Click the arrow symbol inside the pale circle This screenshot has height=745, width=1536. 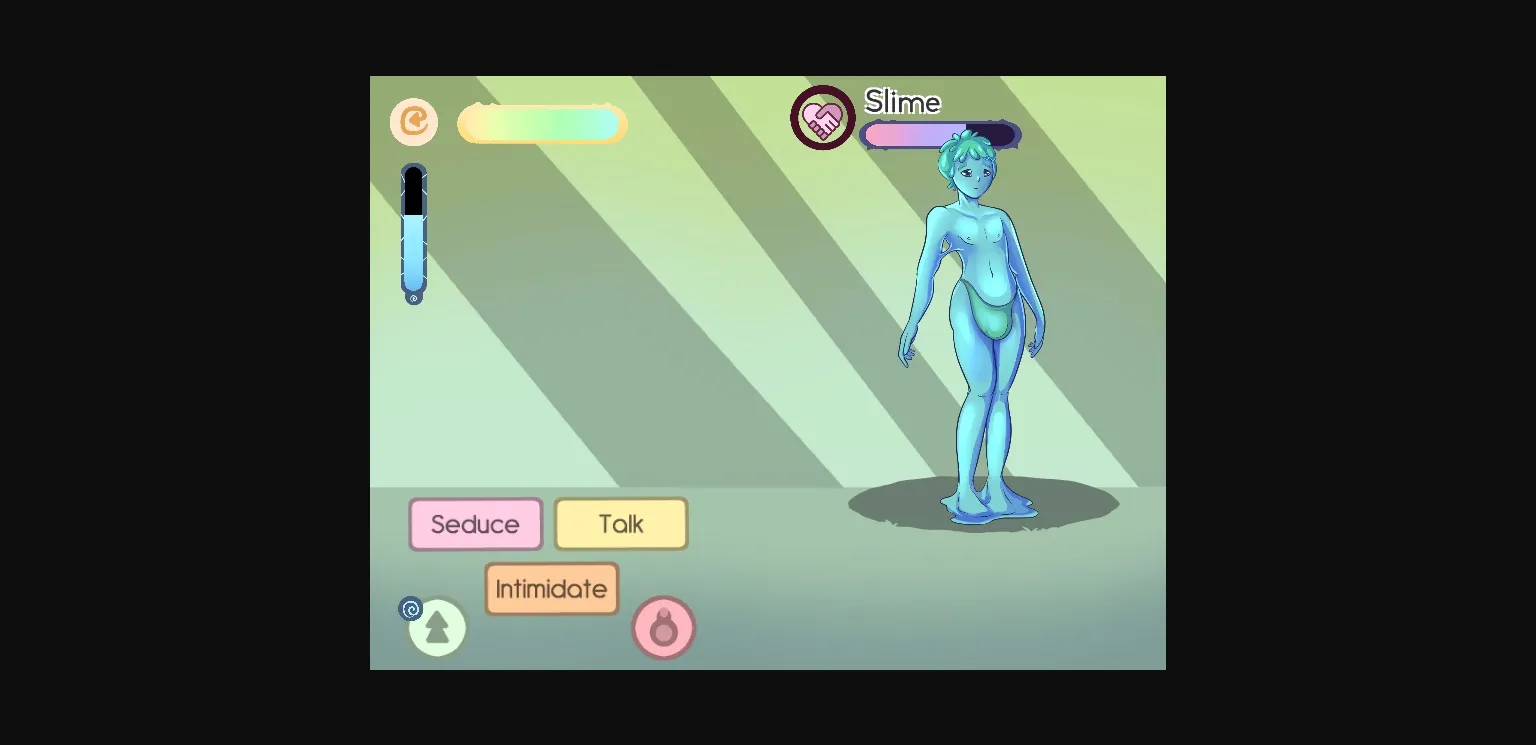pyautogui.click(x=437, y=627)
